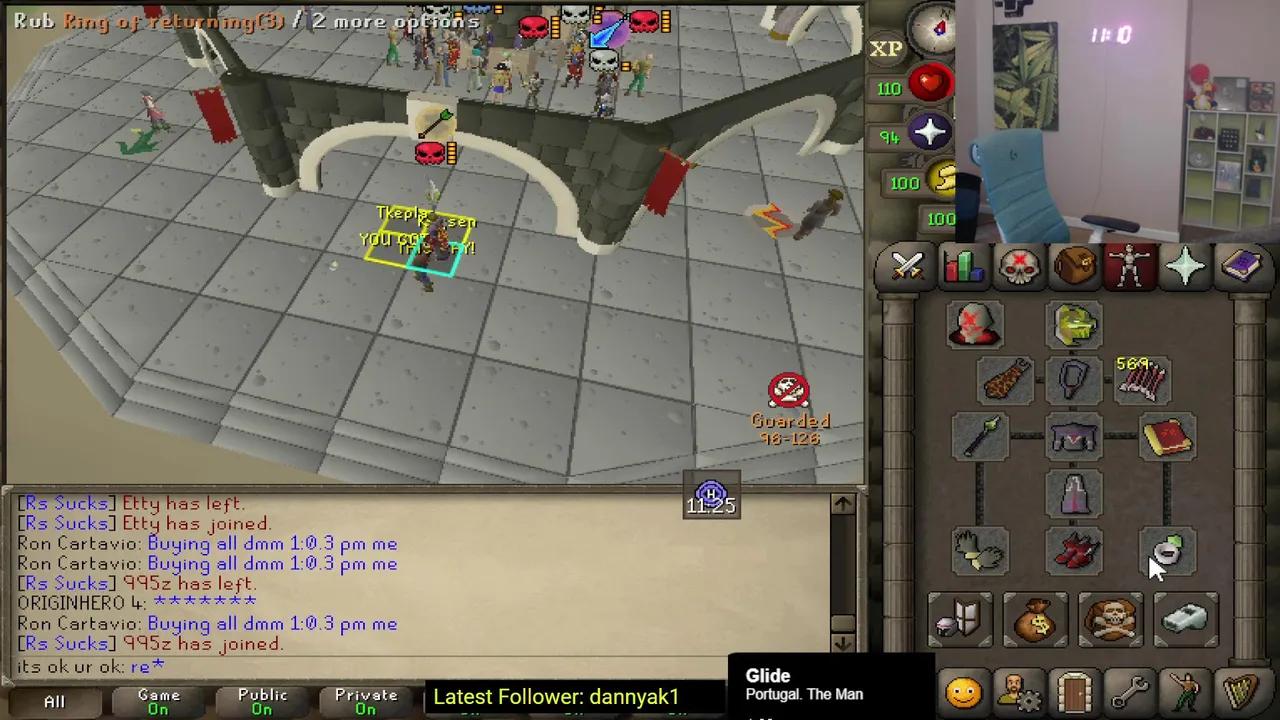Open Equipment Stats with the shield button

[x=960, y=620]
